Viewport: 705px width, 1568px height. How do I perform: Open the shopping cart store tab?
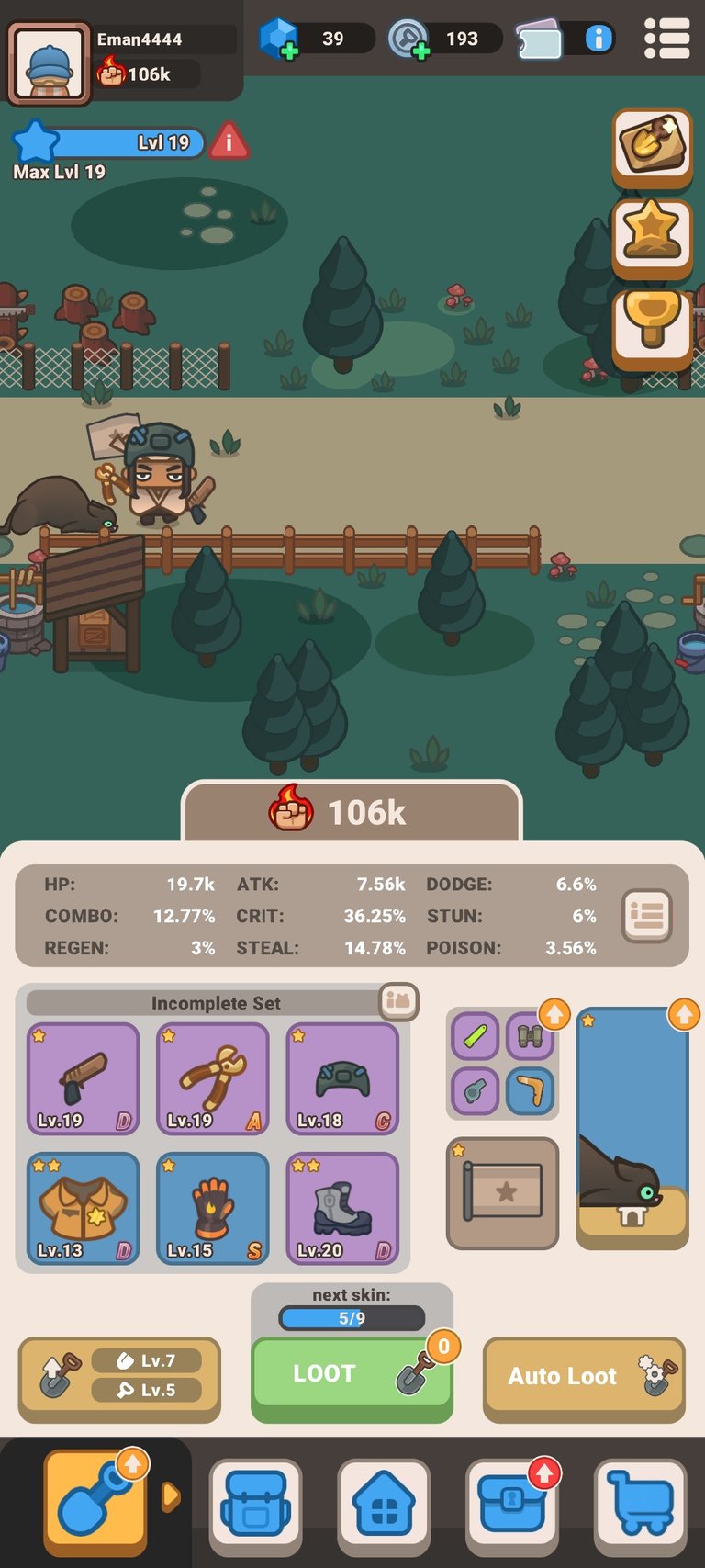[x=640, y=1503]
